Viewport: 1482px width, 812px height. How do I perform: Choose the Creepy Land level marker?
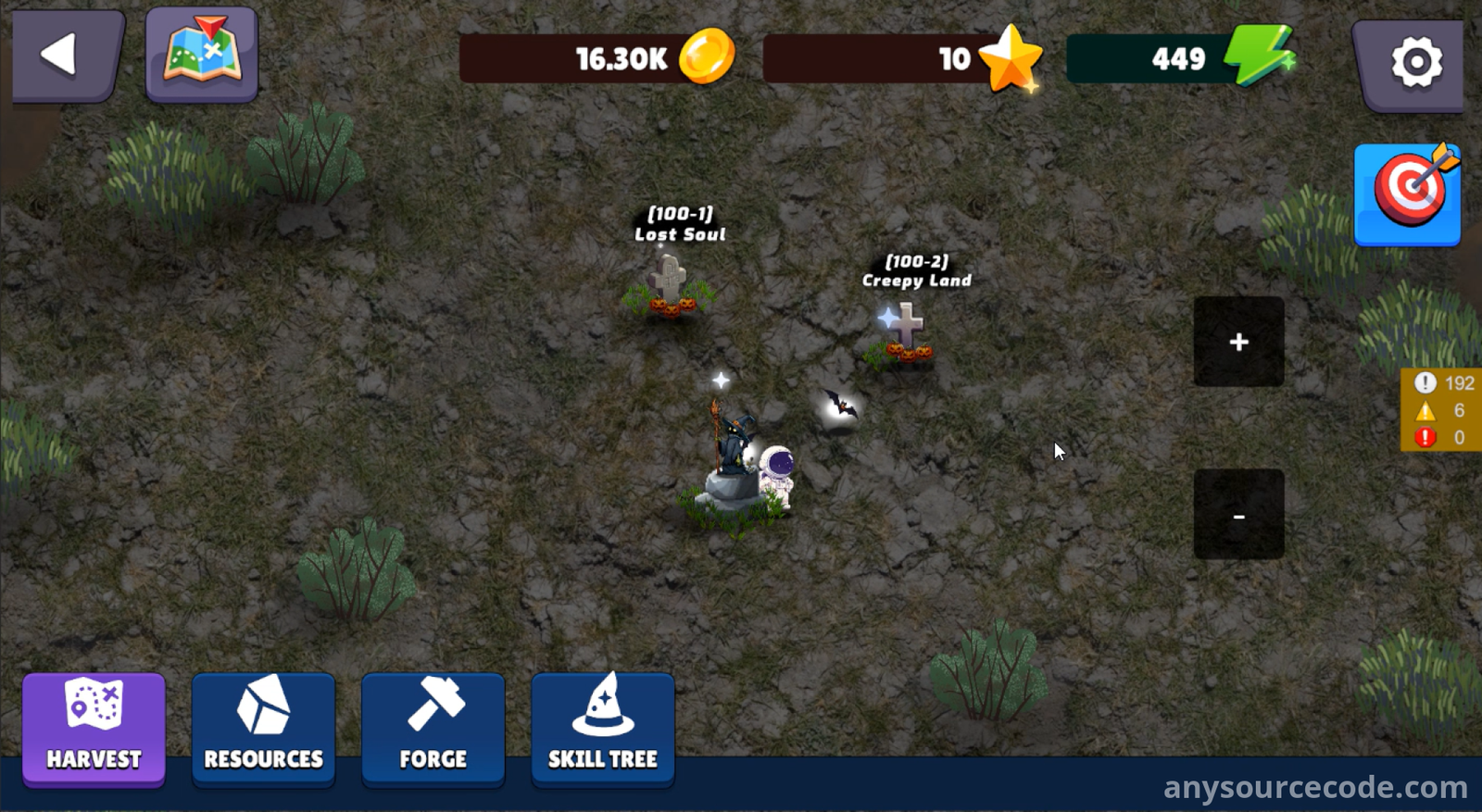click(x=905, y=333)
